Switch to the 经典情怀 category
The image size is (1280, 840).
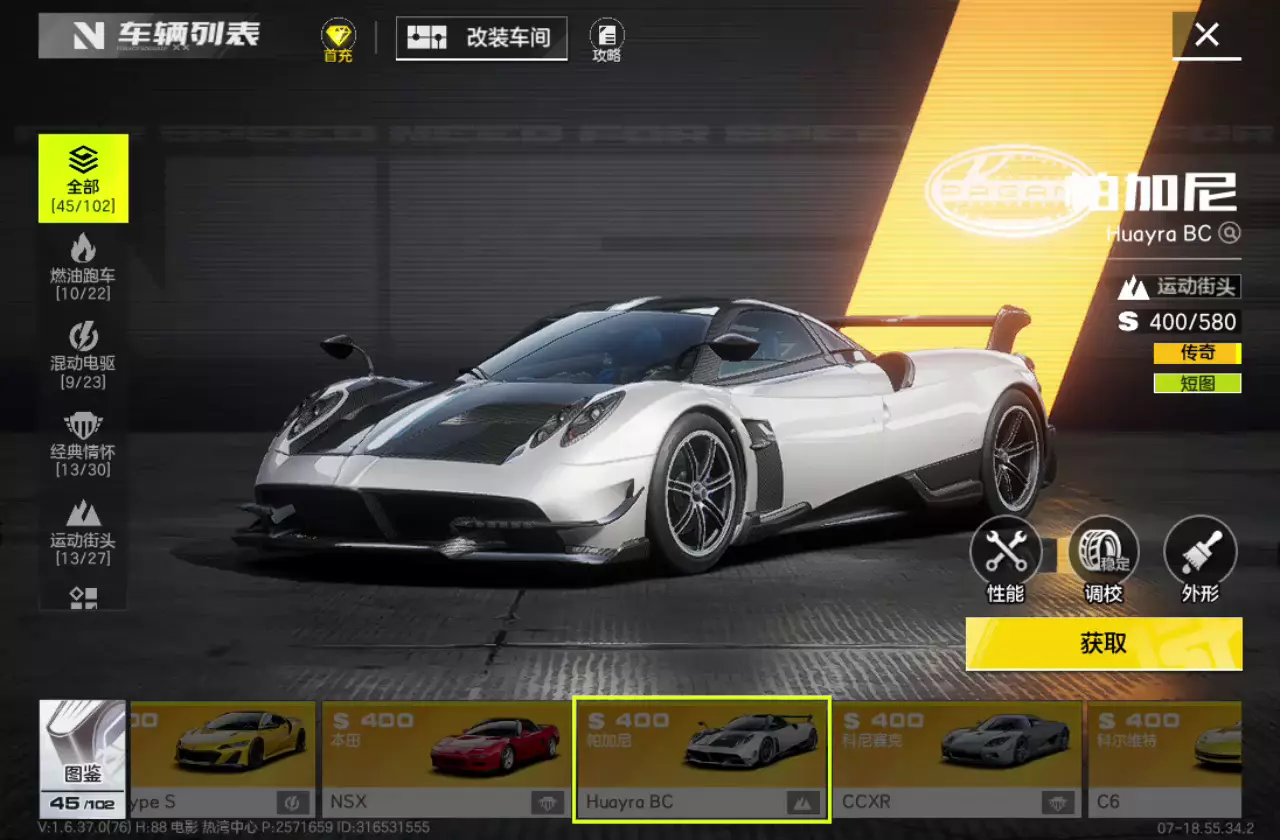(x=83, y=442)
